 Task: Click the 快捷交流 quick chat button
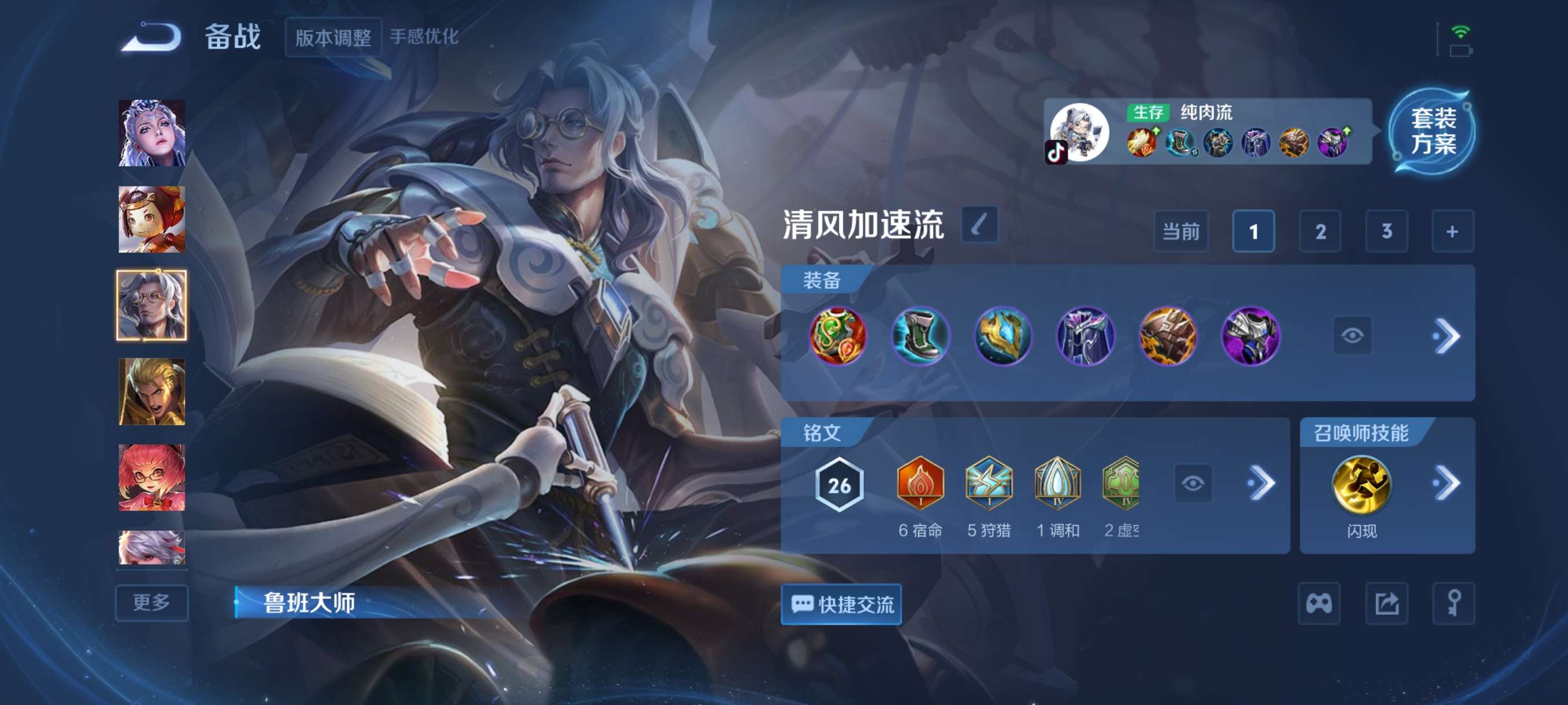pos(842,603)
